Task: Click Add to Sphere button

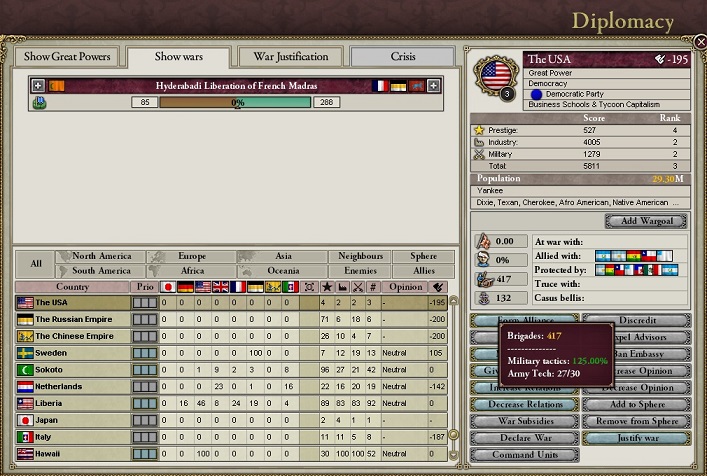Action: 636,404
